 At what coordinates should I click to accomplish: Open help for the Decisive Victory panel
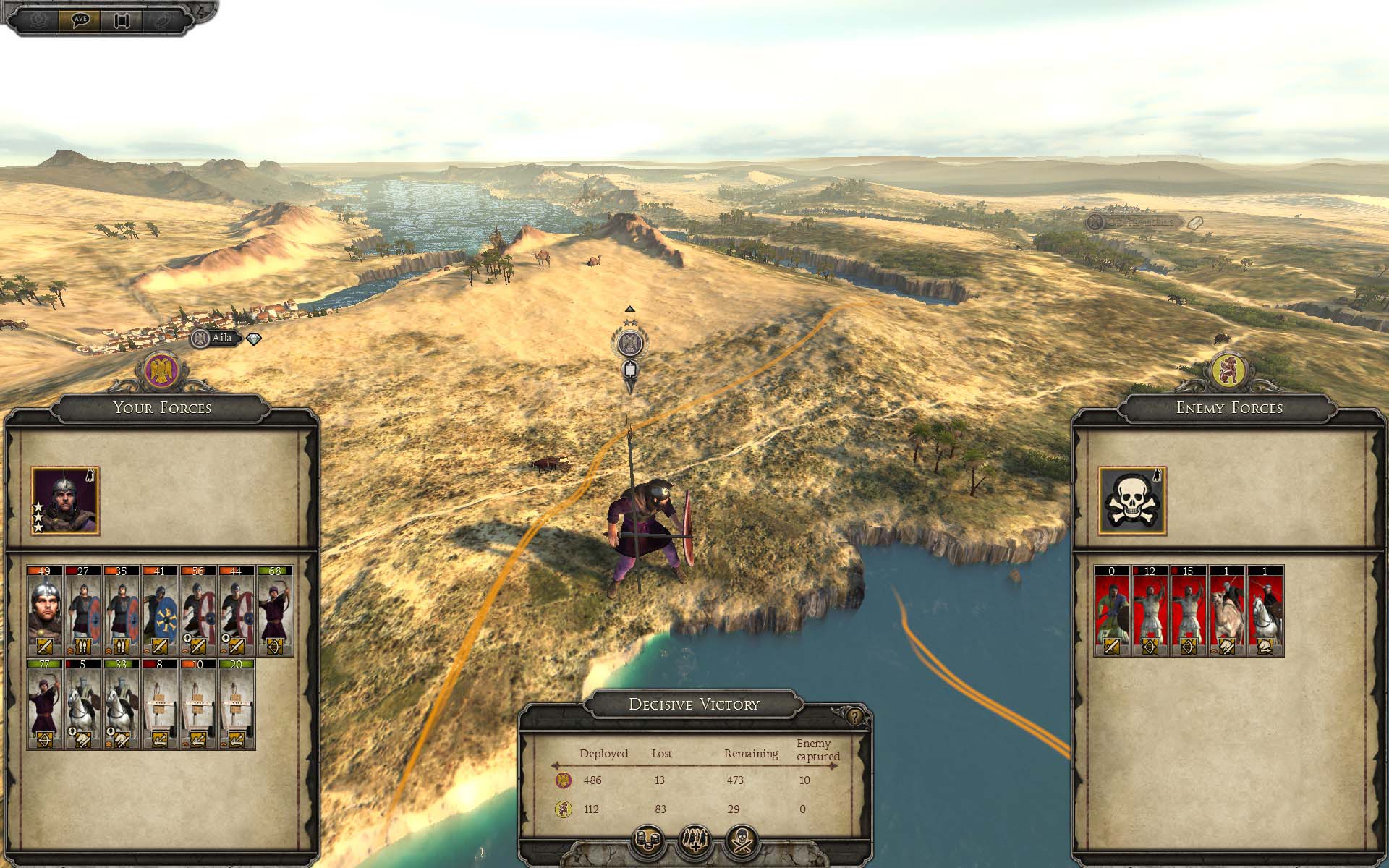(x=856, y=717)
